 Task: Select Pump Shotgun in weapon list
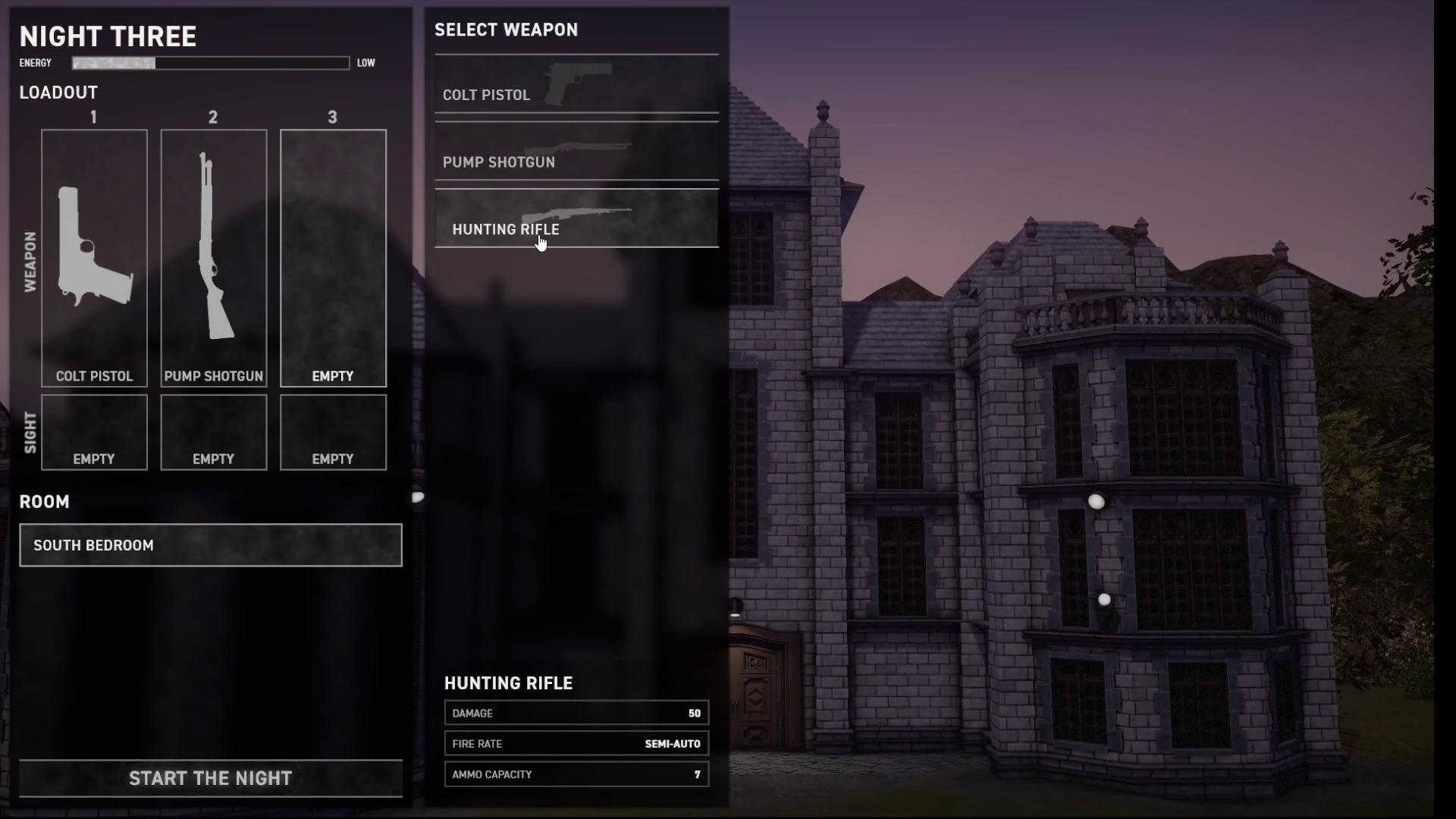click(576, 152)
